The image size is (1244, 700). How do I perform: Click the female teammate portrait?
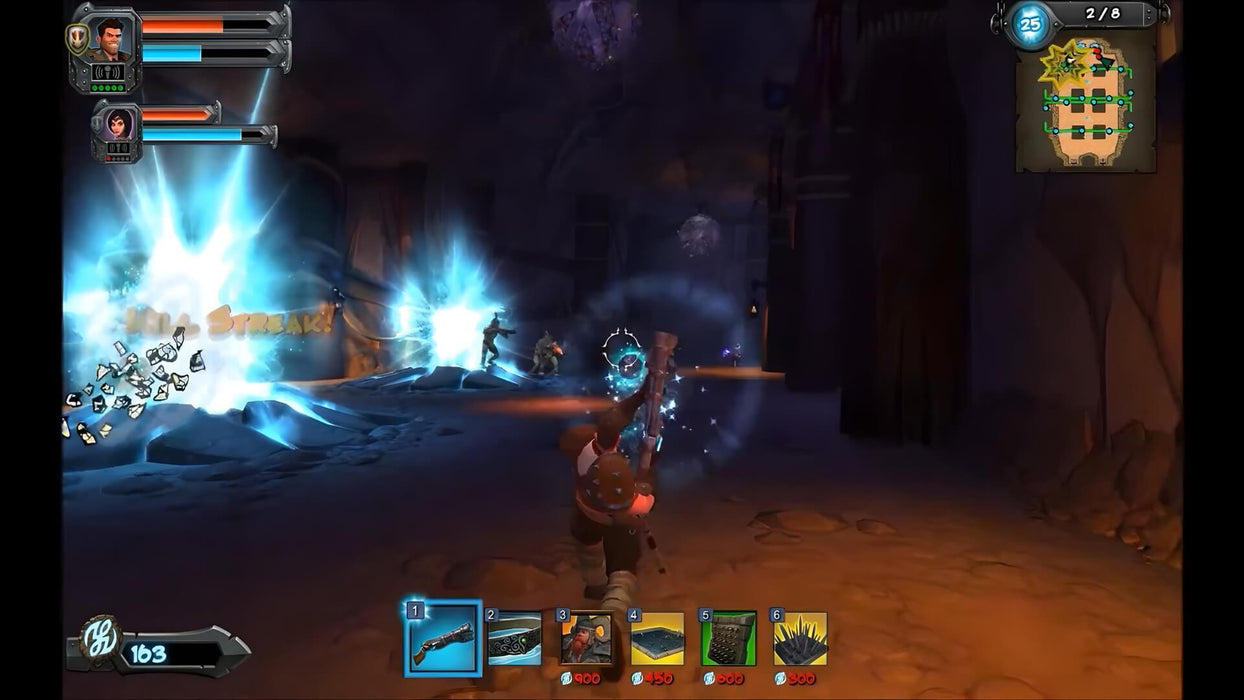point(118,124)
